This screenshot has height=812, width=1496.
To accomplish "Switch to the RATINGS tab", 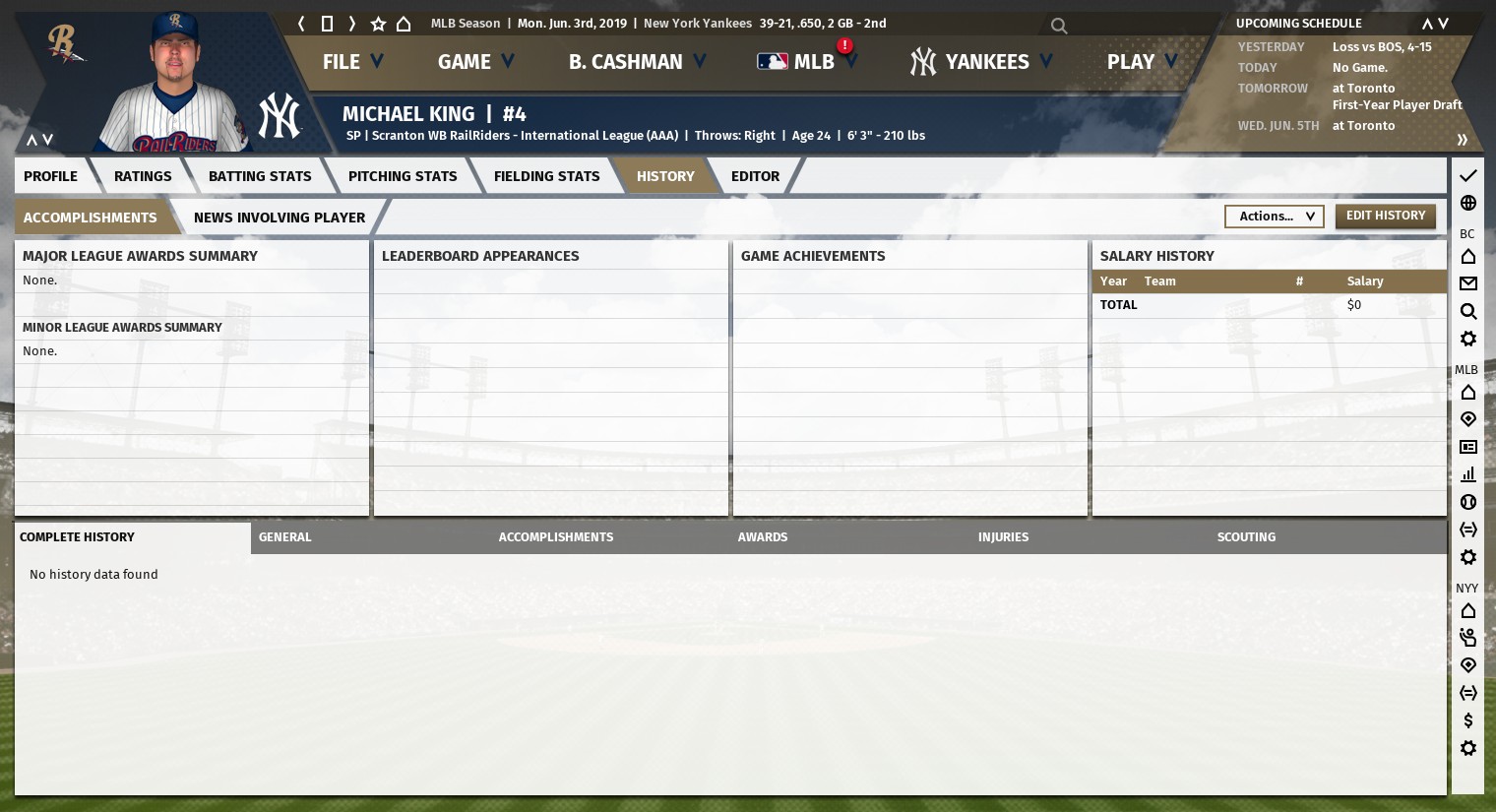I will point(143,176).
